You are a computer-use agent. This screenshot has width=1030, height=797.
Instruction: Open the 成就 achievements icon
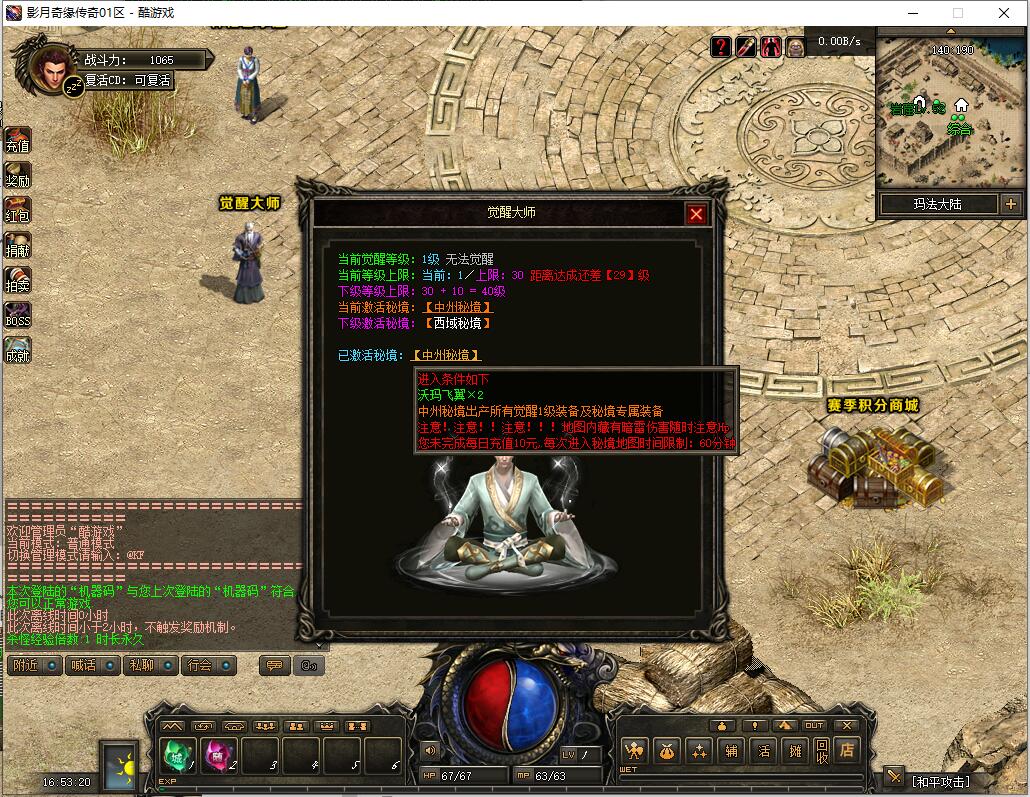coord(18,351)
